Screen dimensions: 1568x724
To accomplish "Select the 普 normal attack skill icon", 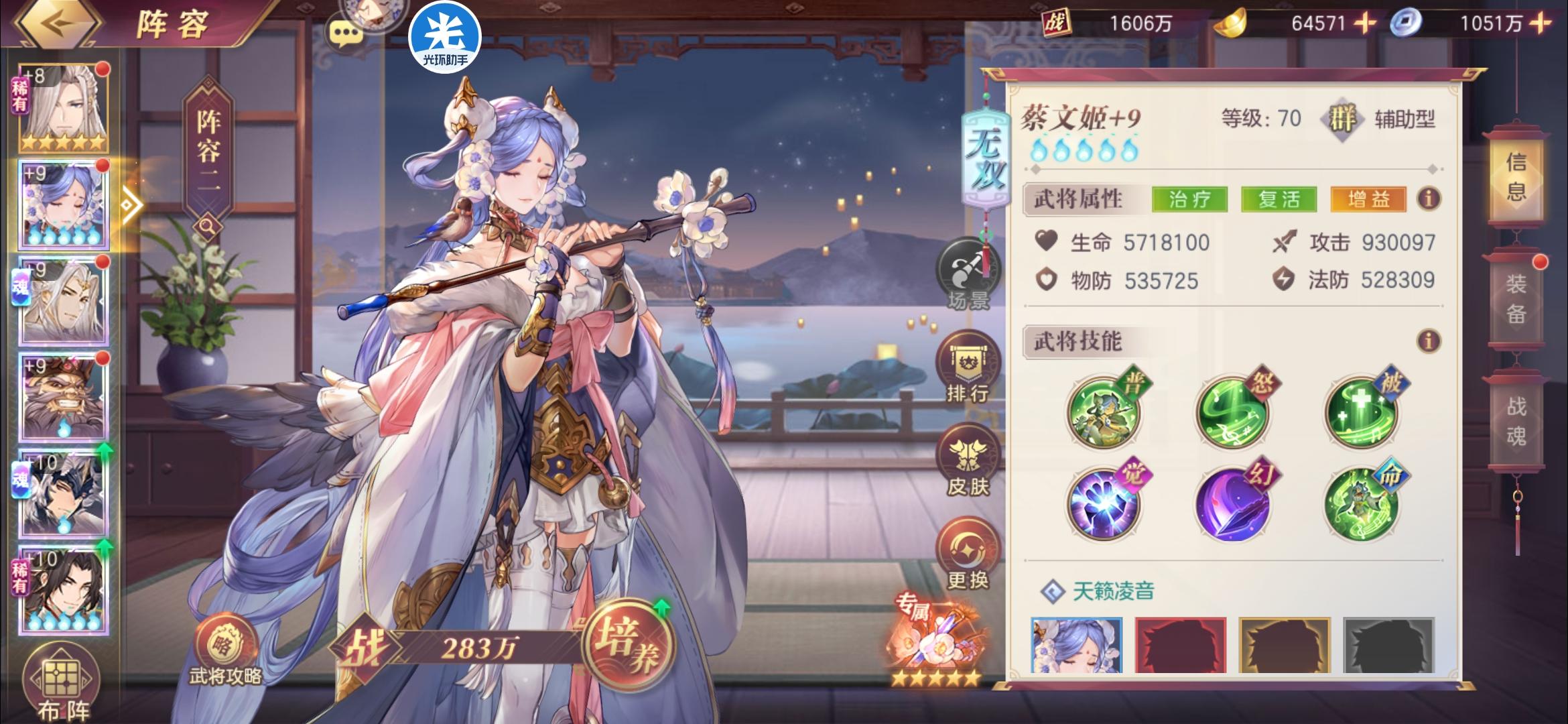I will coord(1102,414).
